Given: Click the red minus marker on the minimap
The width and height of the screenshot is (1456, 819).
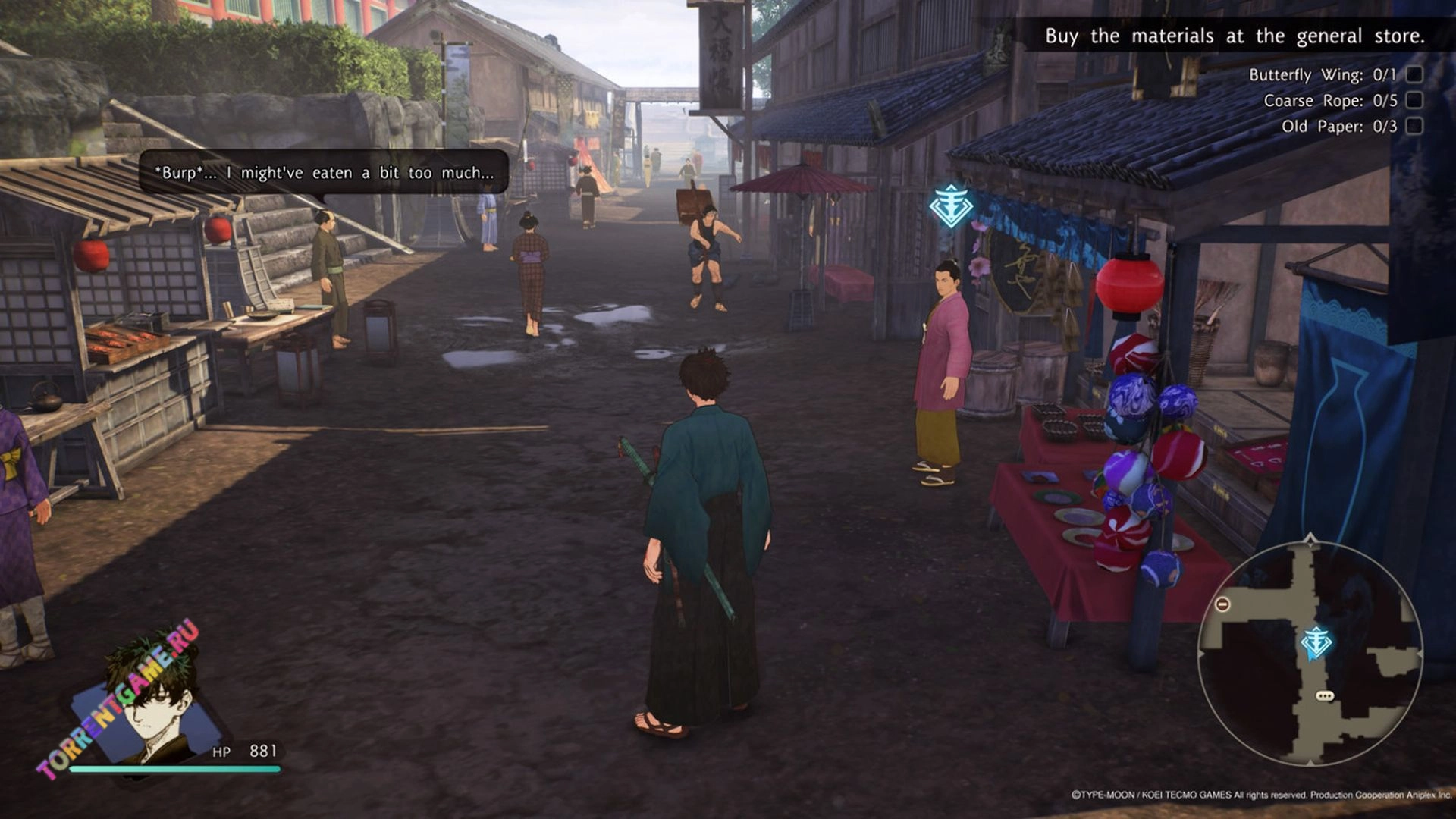Looking at the screenshot, I should pyautogui.click(x=1222, y=604).
